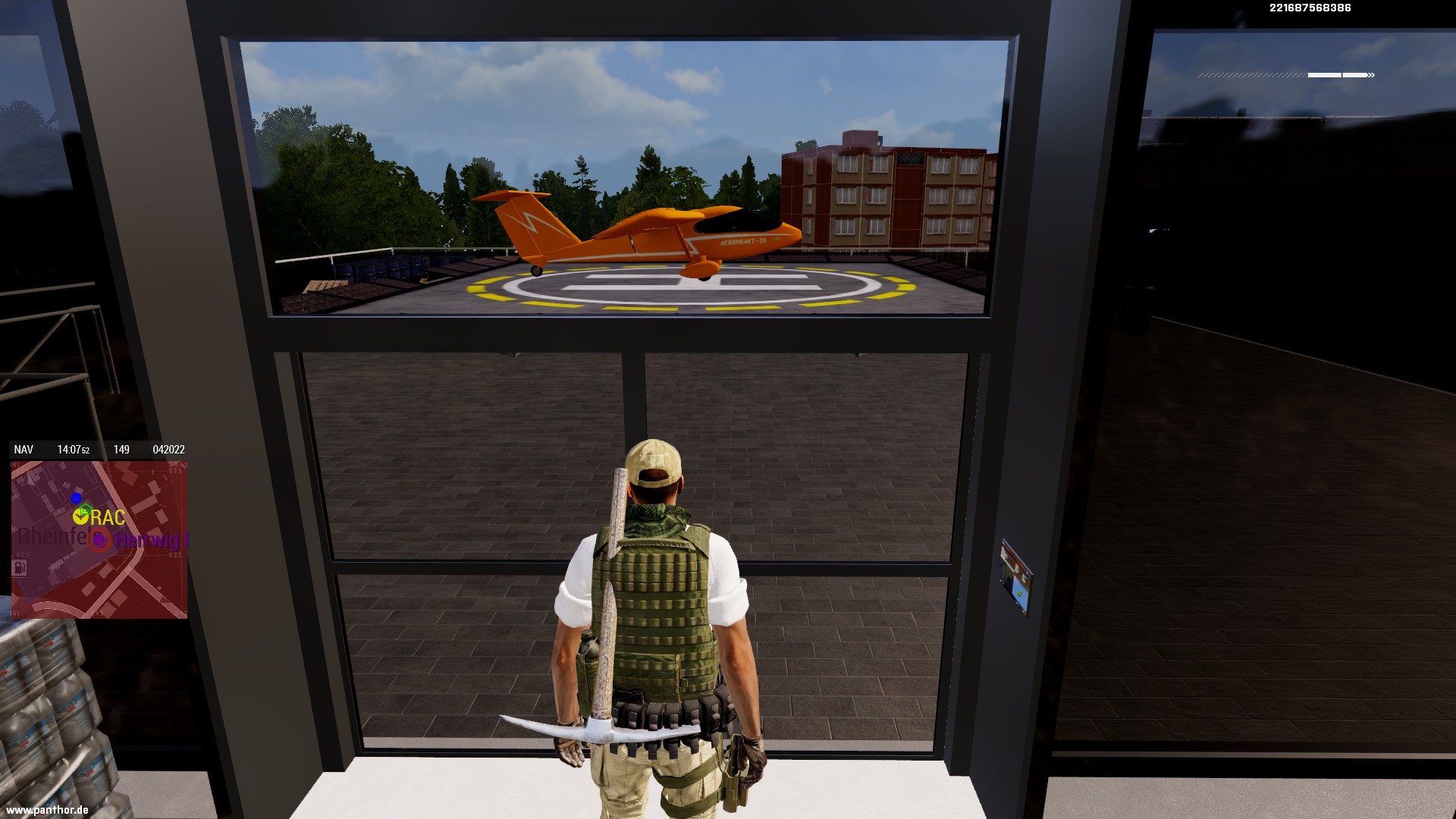Click the purple Herrwig marker on the minimap
1456x819 pixels.
tap(99, 540)
